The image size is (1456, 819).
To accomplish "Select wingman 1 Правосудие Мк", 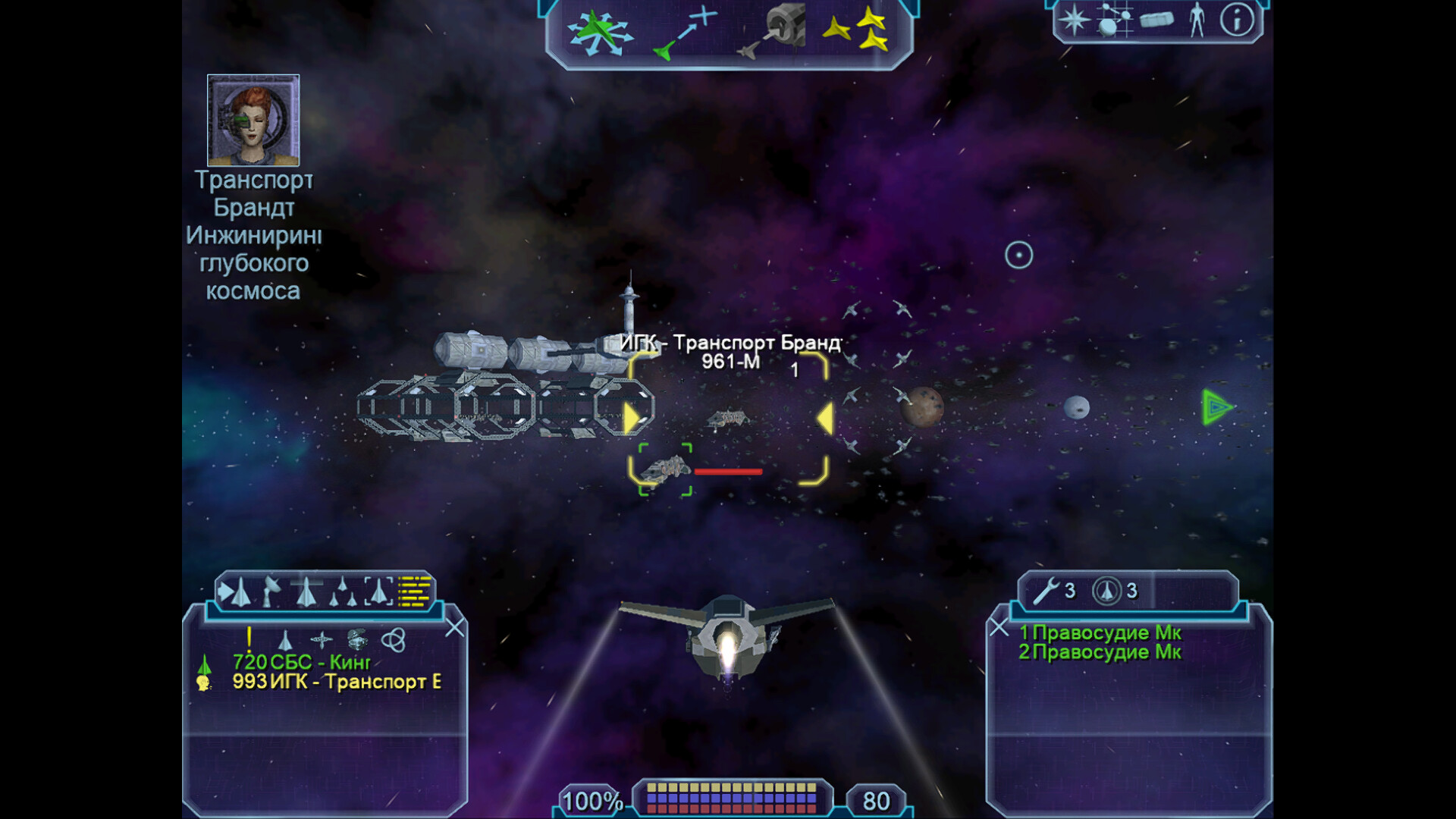I will click(1100, 632).
